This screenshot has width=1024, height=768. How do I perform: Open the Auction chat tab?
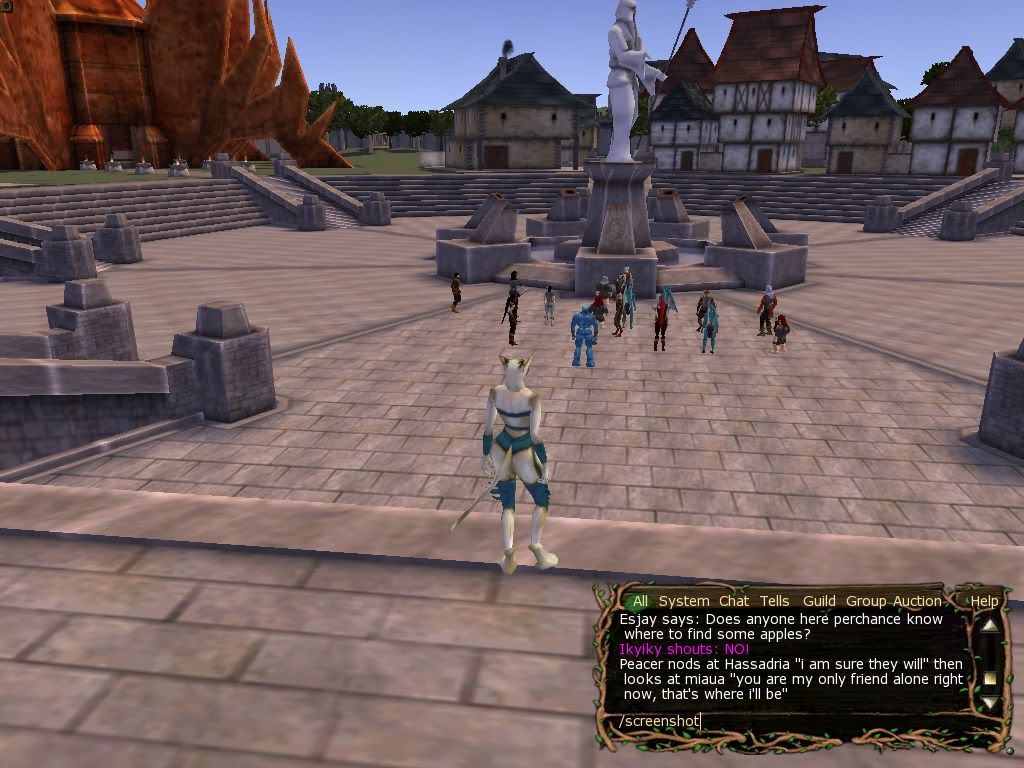coord(917,601)
